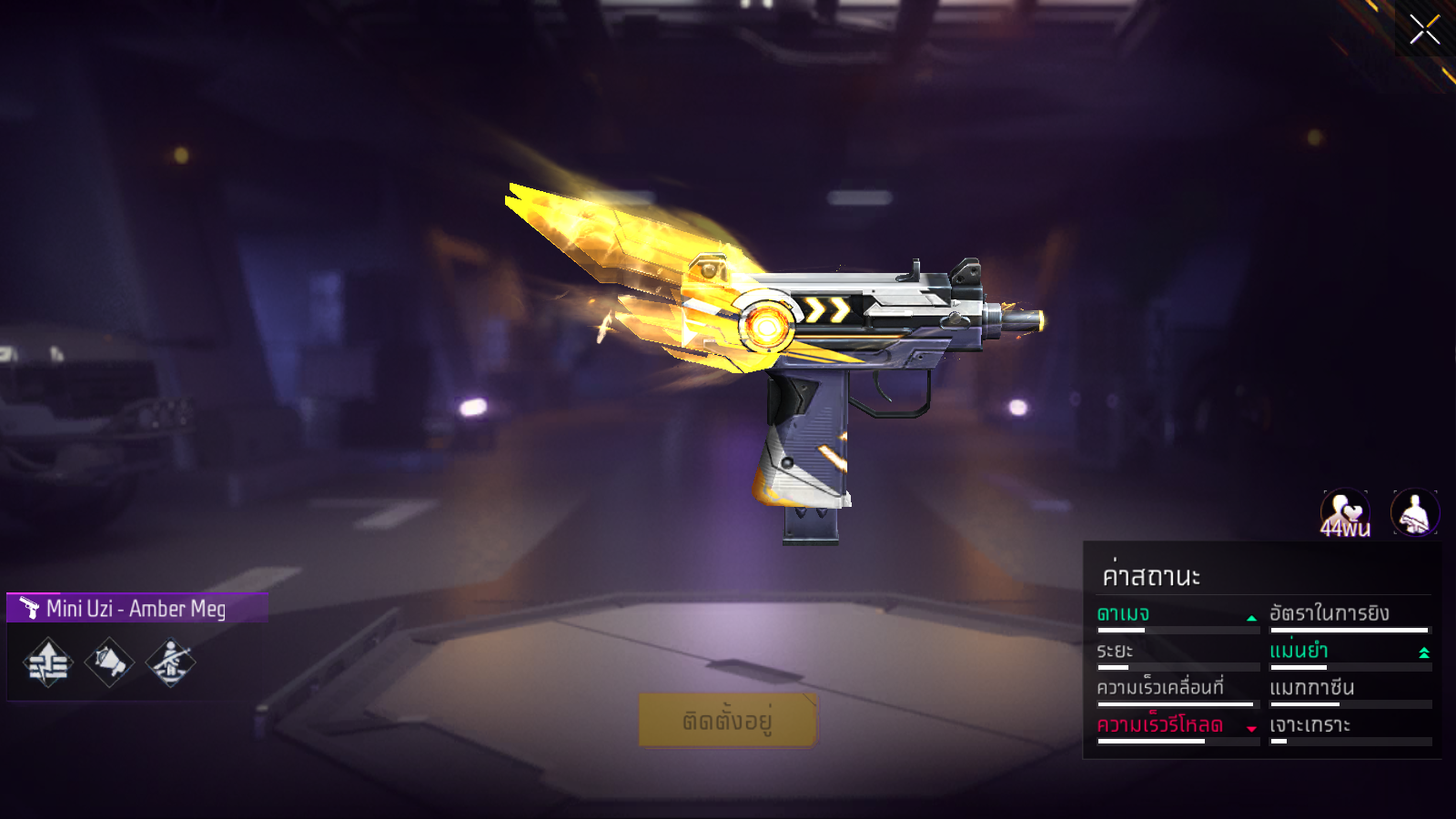The height and width of the screenshot is (819, 1456).
Task: Click the แม่นยำ accuracy stat row
Action: coord(1350,652)
